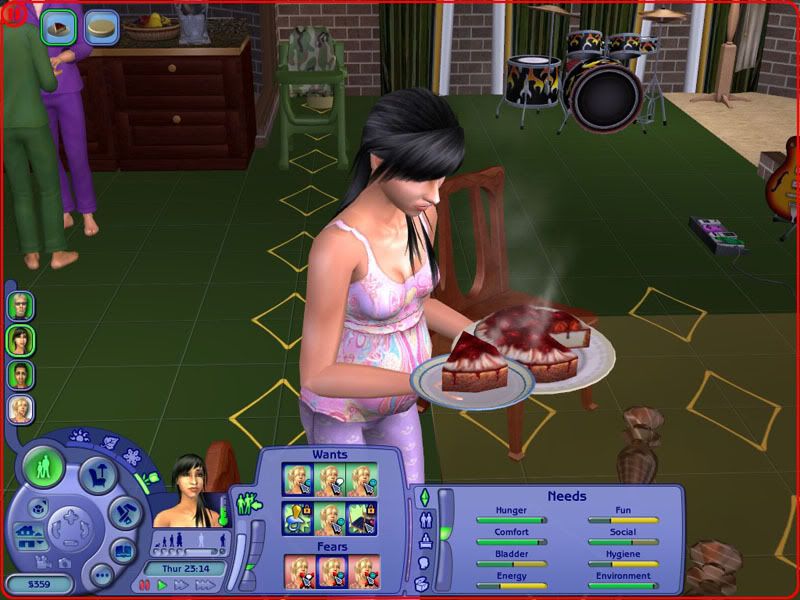Set game speed to green normal play
This screenshot has width=800, height=600.
(x=161, y=586)
